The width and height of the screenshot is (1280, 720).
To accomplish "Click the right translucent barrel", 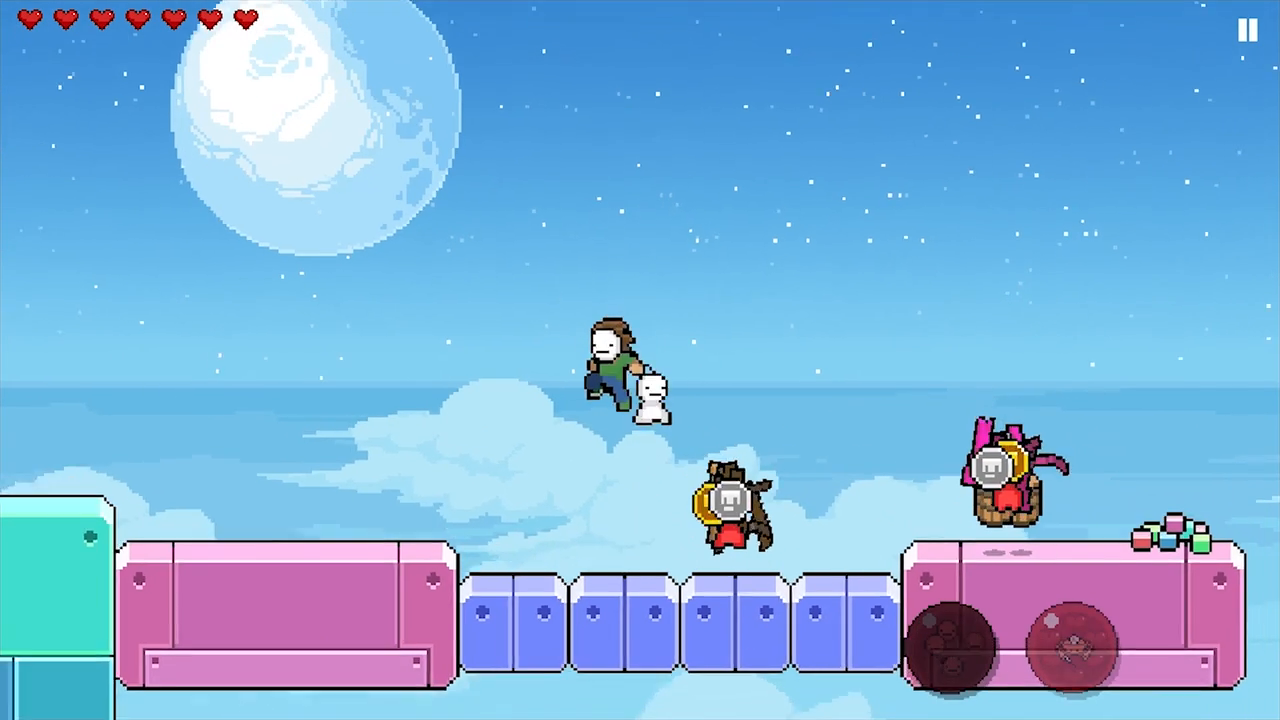I will tap(1072, 645).
